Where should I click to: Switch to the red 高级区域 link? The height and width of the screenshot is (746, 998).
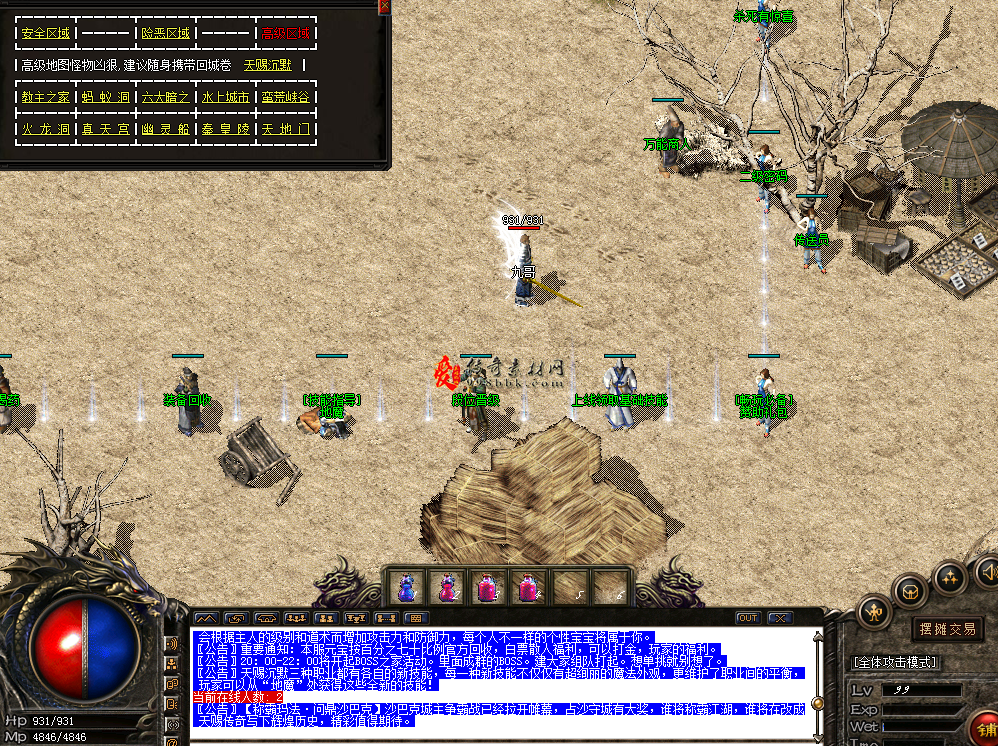(285, 33)
